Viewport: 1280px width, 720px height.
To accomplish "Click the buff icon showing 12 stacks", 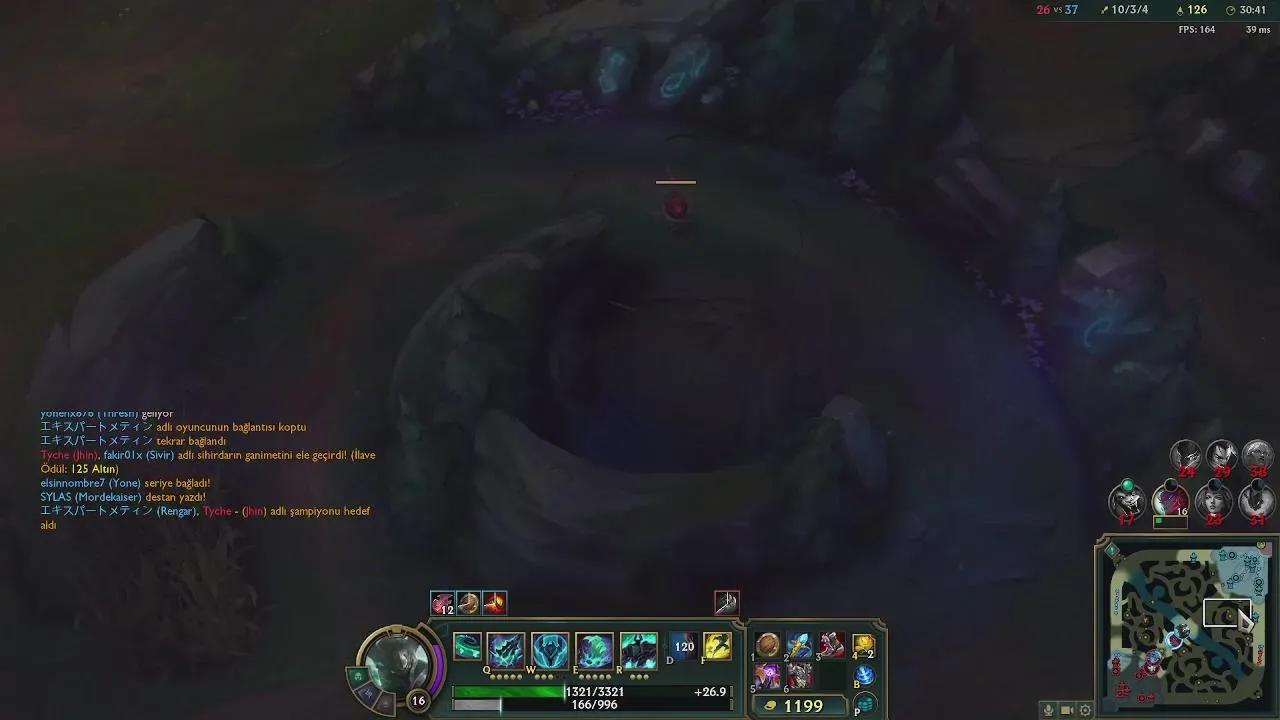I will pos(441,602).
